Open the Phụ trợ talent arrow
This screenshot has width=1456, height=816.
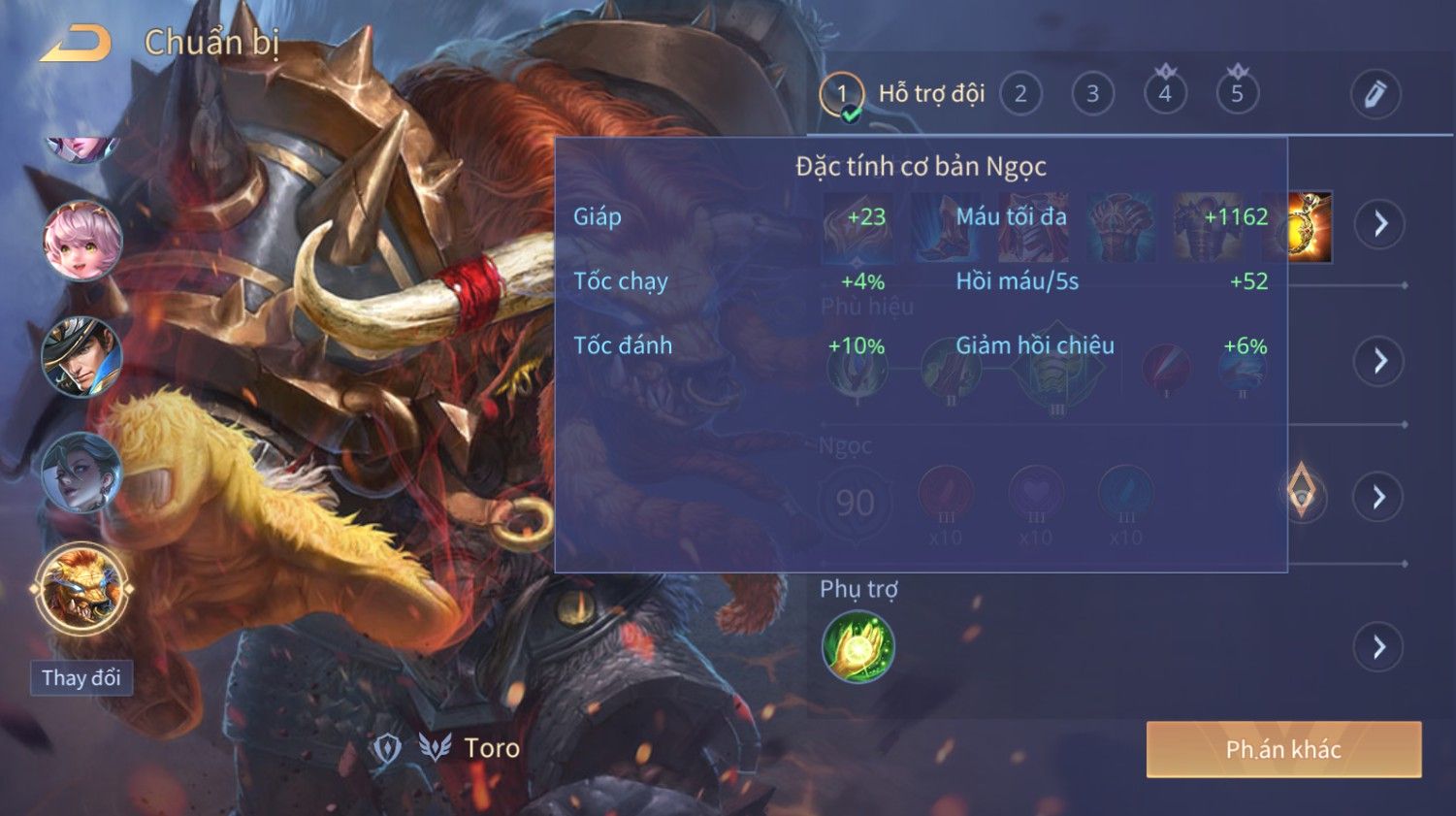coord(1378,647)
